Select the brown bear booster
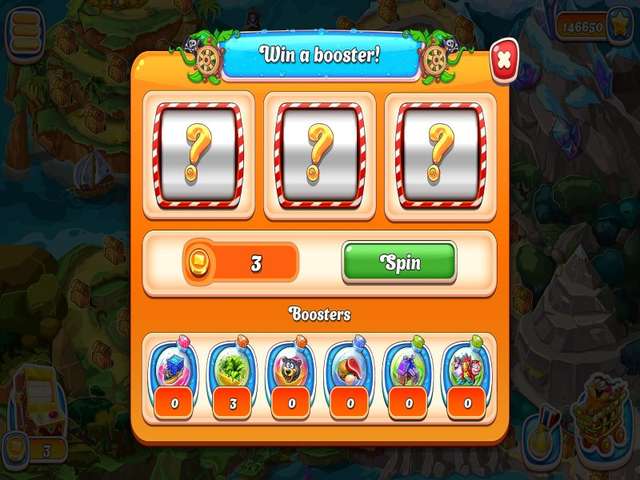 (290, 367)
